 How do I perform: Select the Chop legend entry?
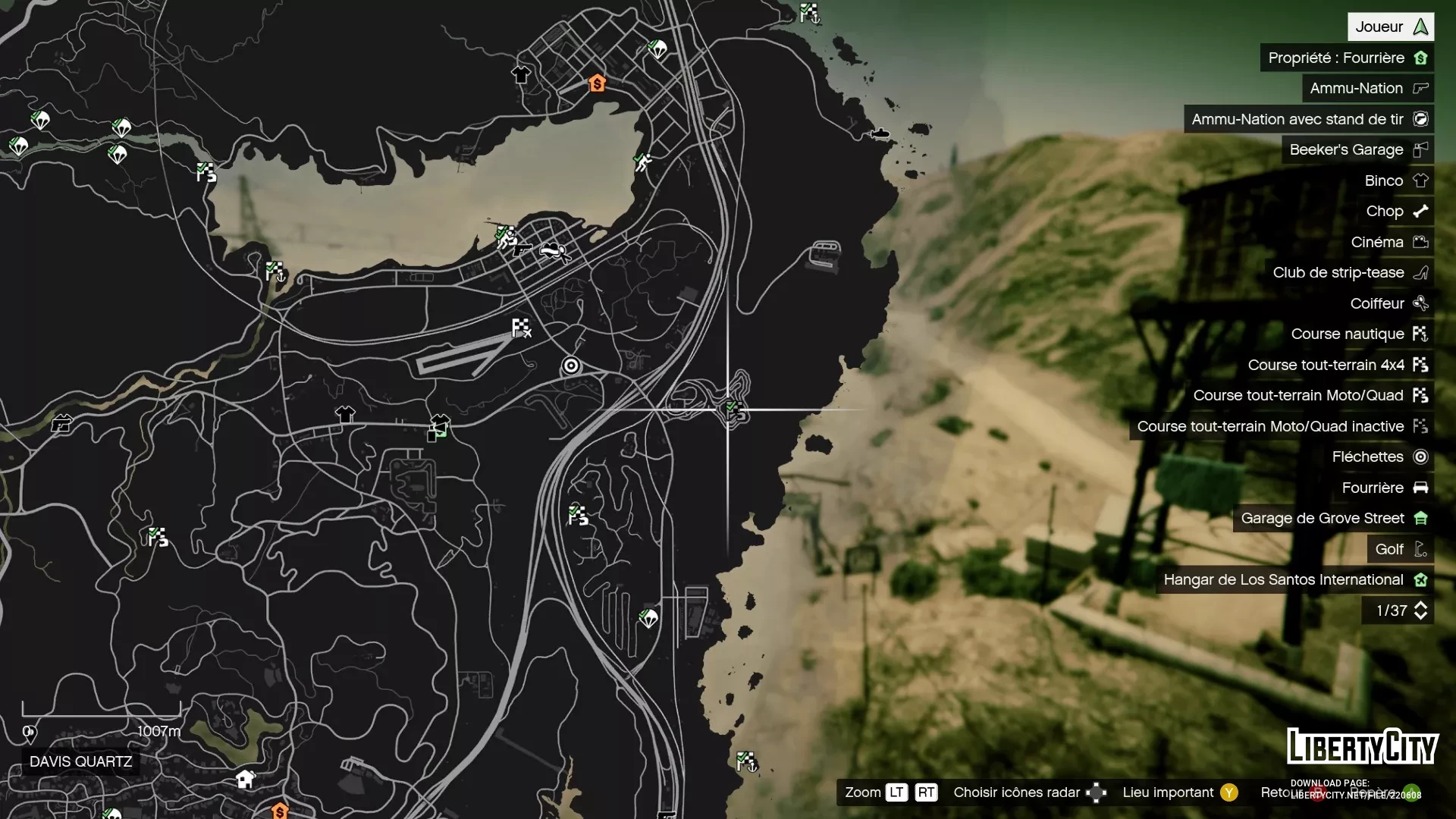pos(1396,212)
